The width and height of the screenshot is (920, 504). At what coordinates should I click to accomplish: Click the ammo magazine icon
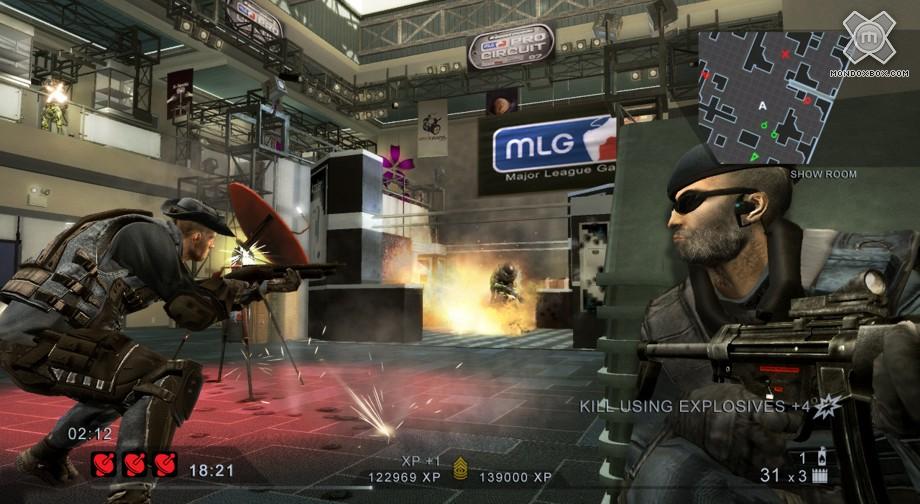coord(822,477)
